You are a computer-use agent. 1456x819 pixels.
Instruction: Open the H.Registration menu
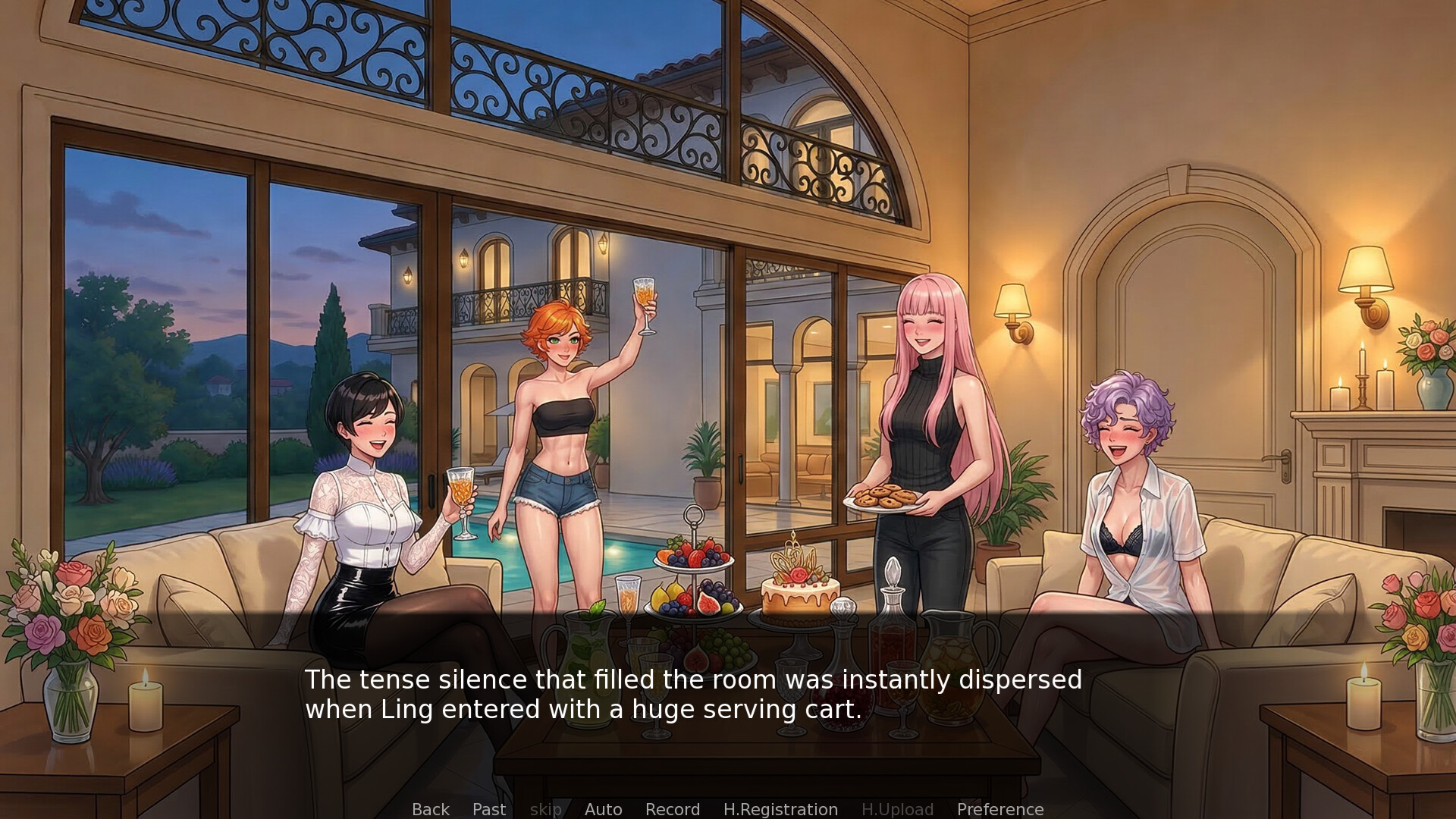click(781, 809)
